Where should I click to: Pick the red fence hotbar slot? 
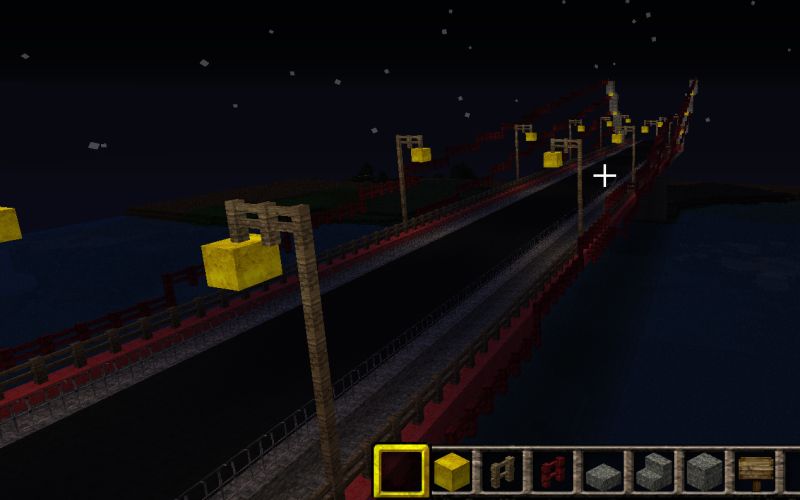(x=553, y=471)
